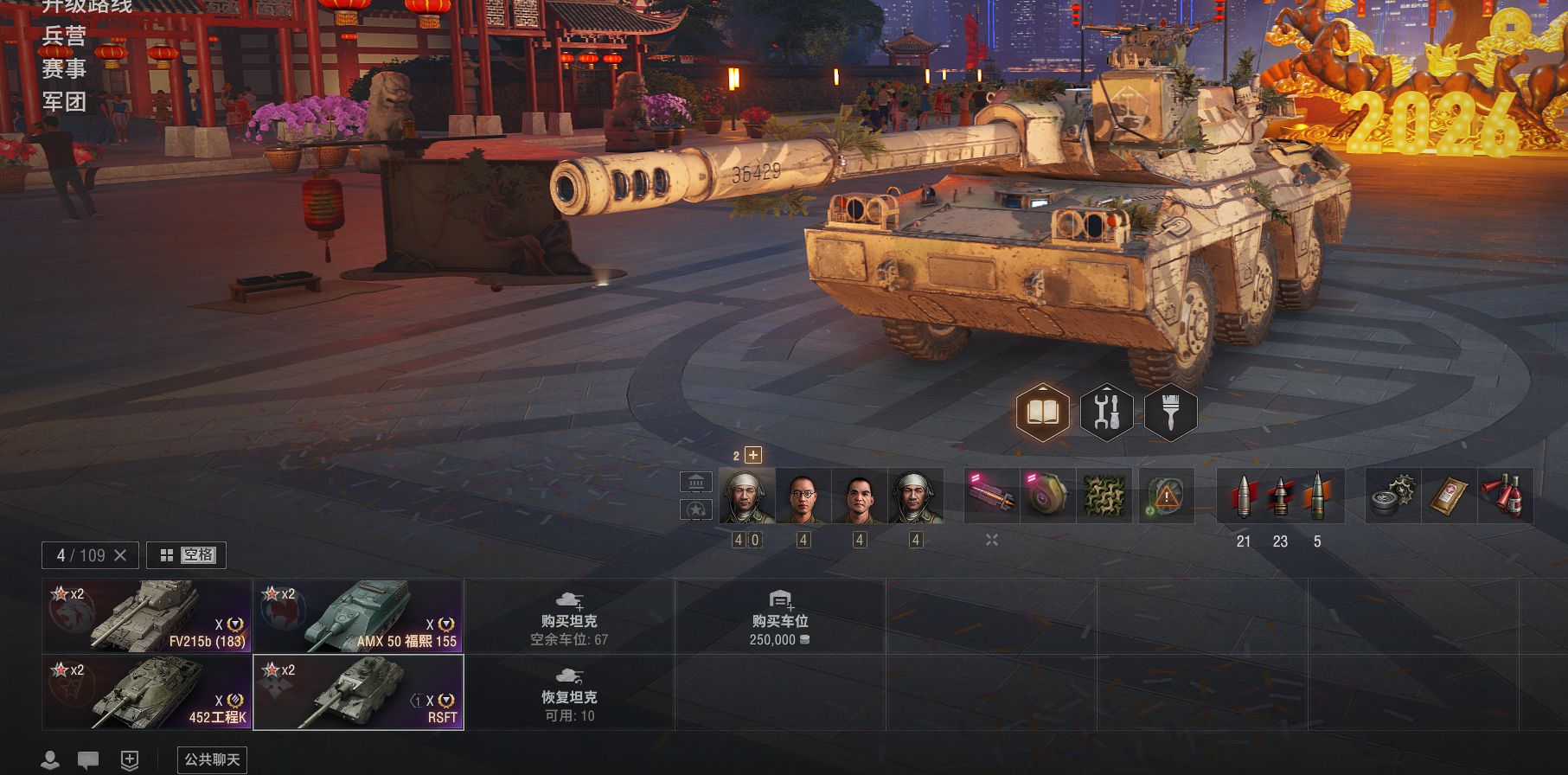The image size is (1568, 775).
Task: Open the 公共聊天 public chat channel
Action: [x=212, y=759]
